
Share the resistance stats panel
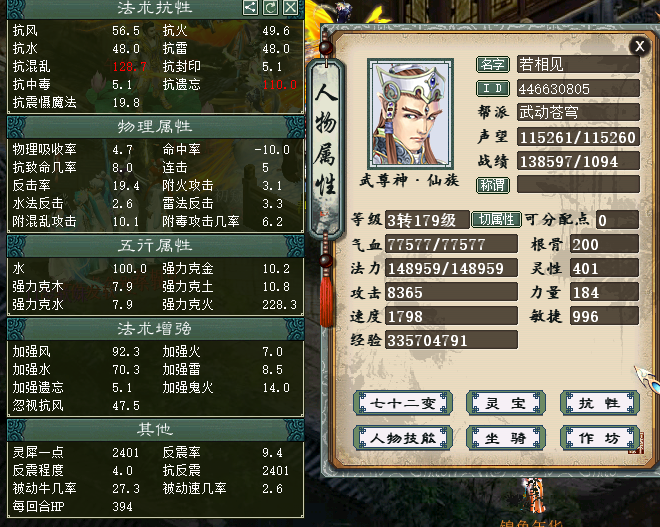click(x=251, y=8)
